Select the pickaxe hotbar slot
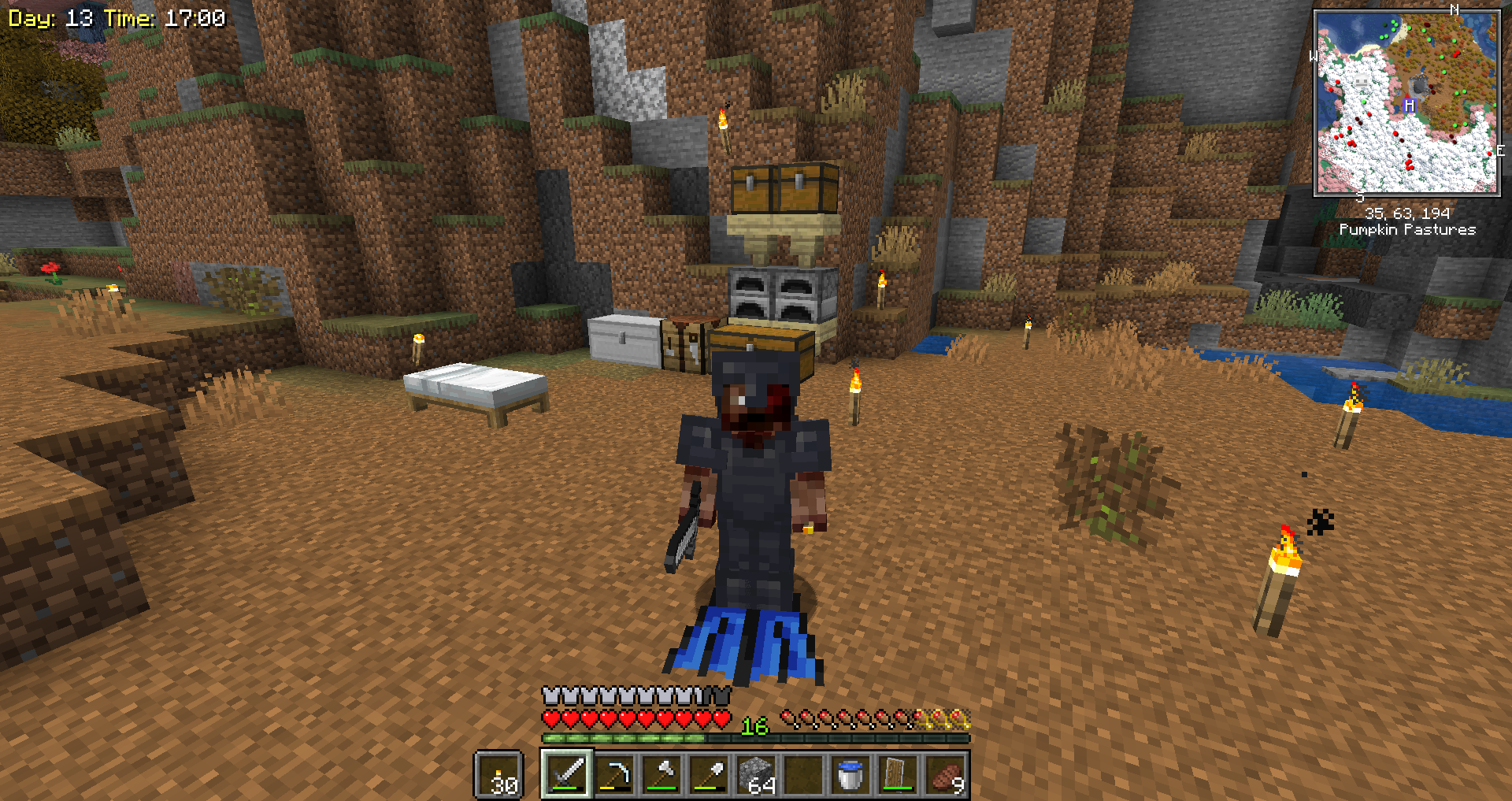This screenshot has height=801, width=1512. (614, 774)
